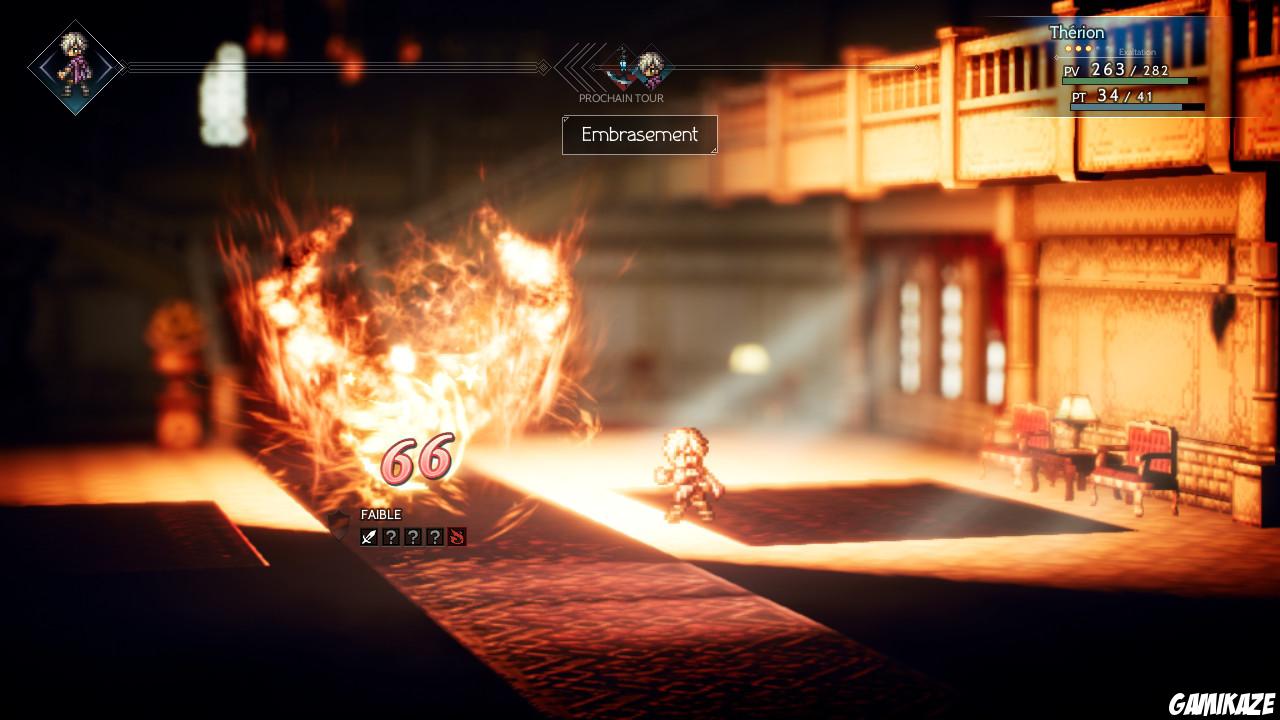Viewport: 1280px width, 720px height.
Task: Toggle the third boost point orb
Action: click(1088, 48)
